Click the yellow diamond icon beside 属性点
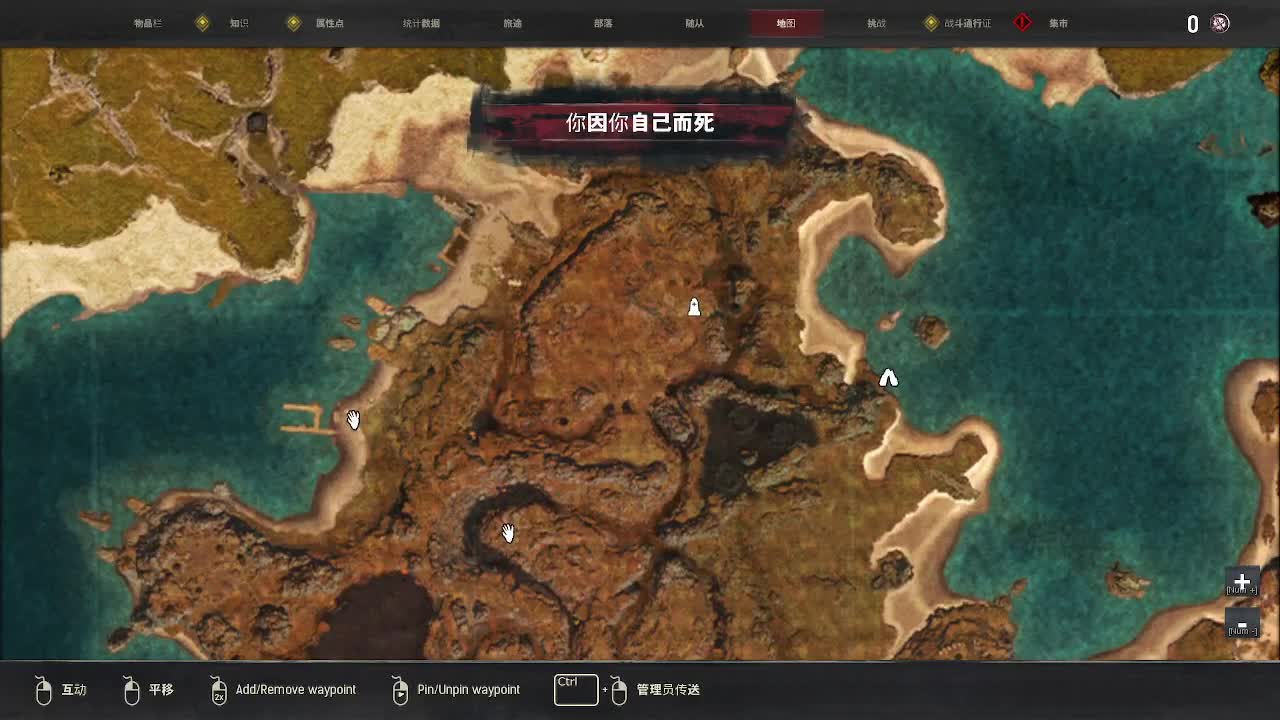Viewport: 1280px width, 720px height. 294,21
